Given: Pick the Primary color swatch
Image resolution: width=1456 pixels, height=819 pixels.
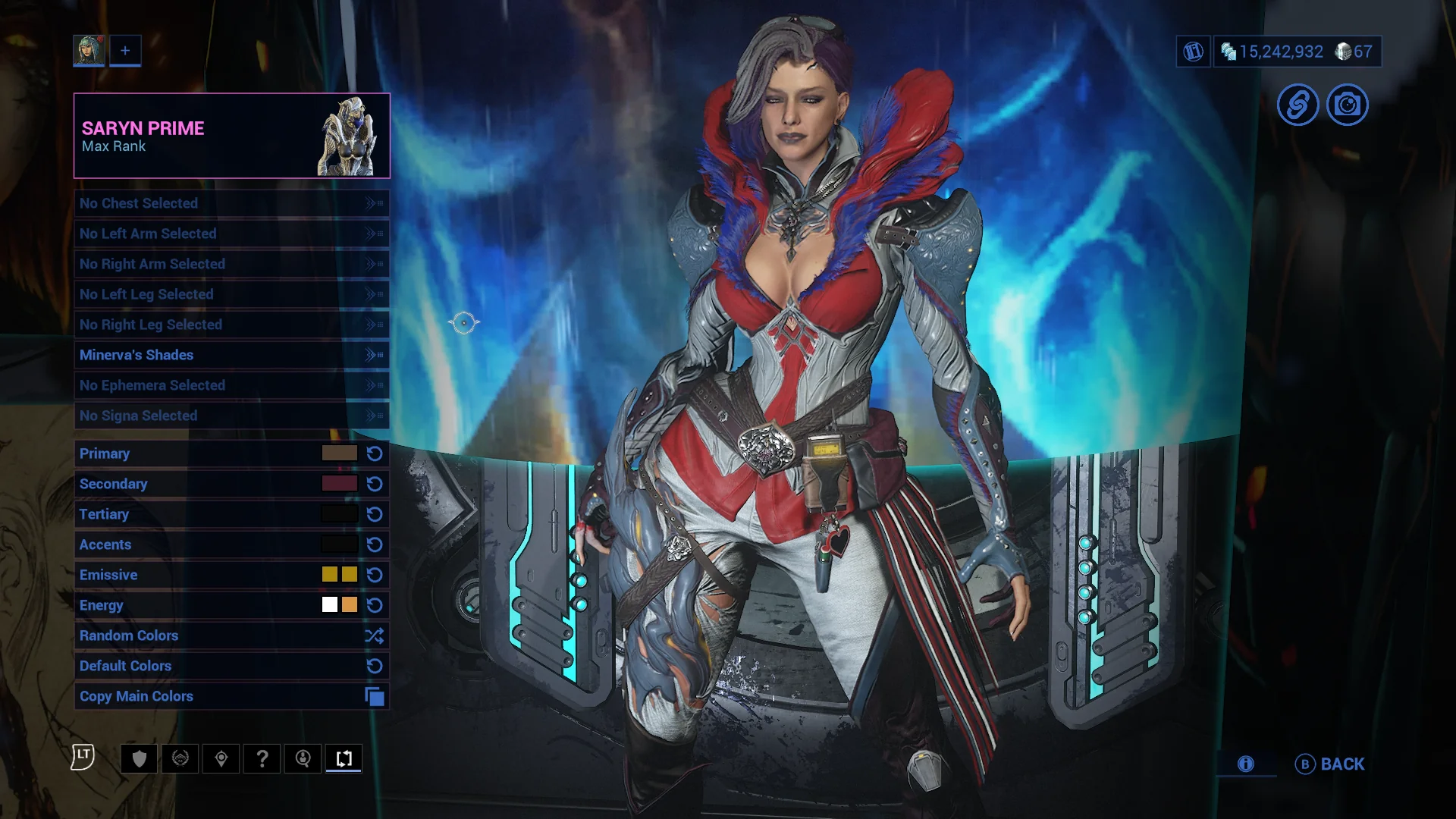Looking at the screenshot, I should [339, 453].
